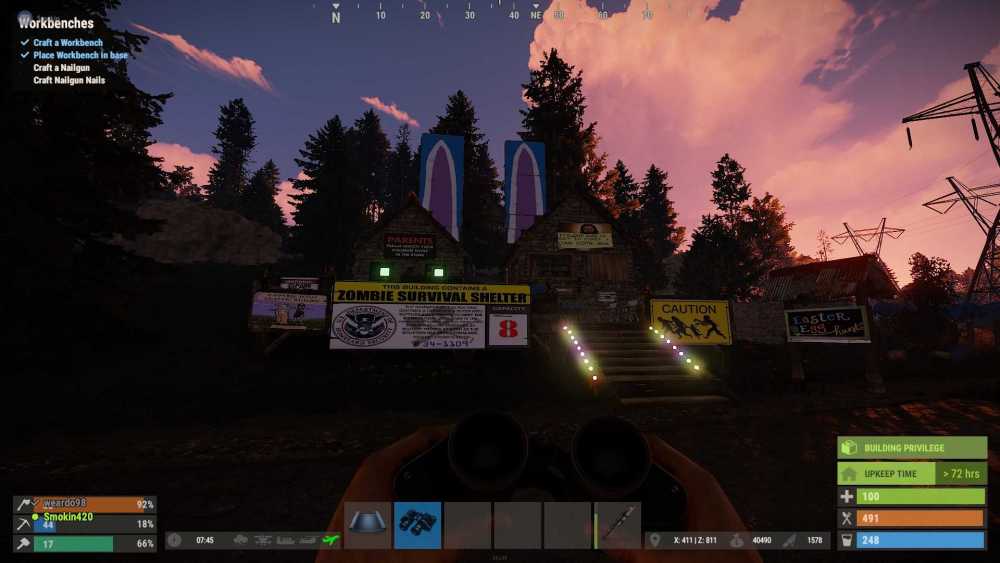
Task: Click the "Craft Nailgun Nails" objective
Action: (x=69, y=80)
